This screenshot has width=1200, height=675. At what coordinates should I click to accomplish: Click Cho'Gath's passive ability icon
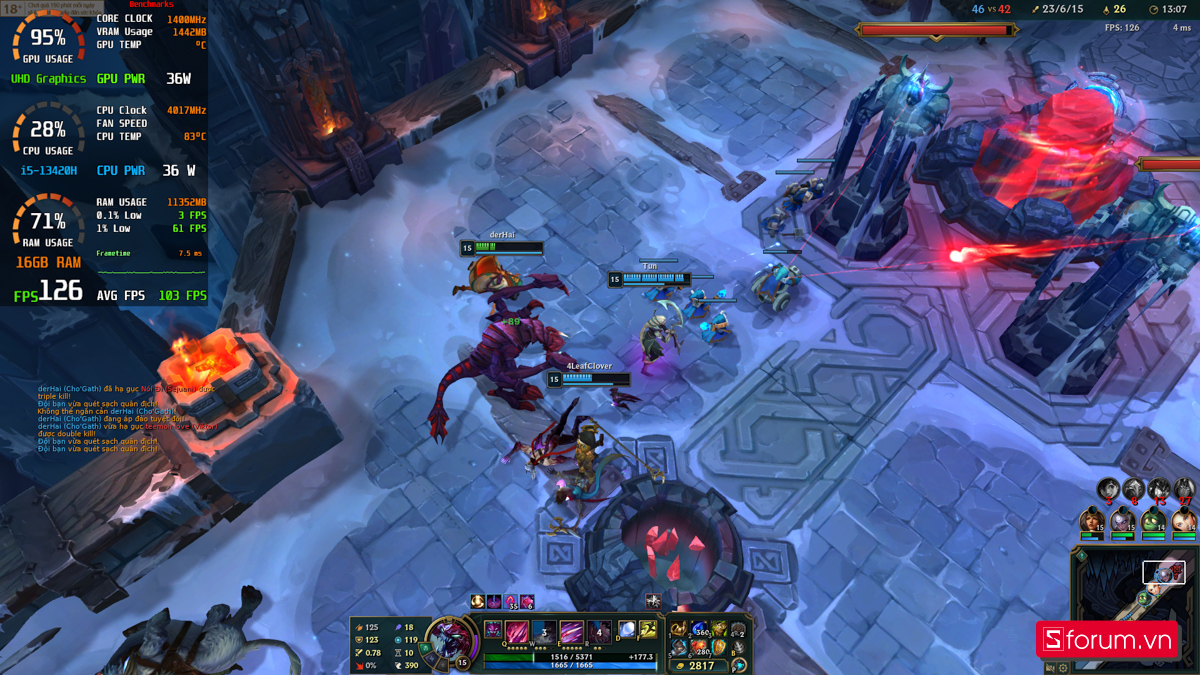click(491, 629)
